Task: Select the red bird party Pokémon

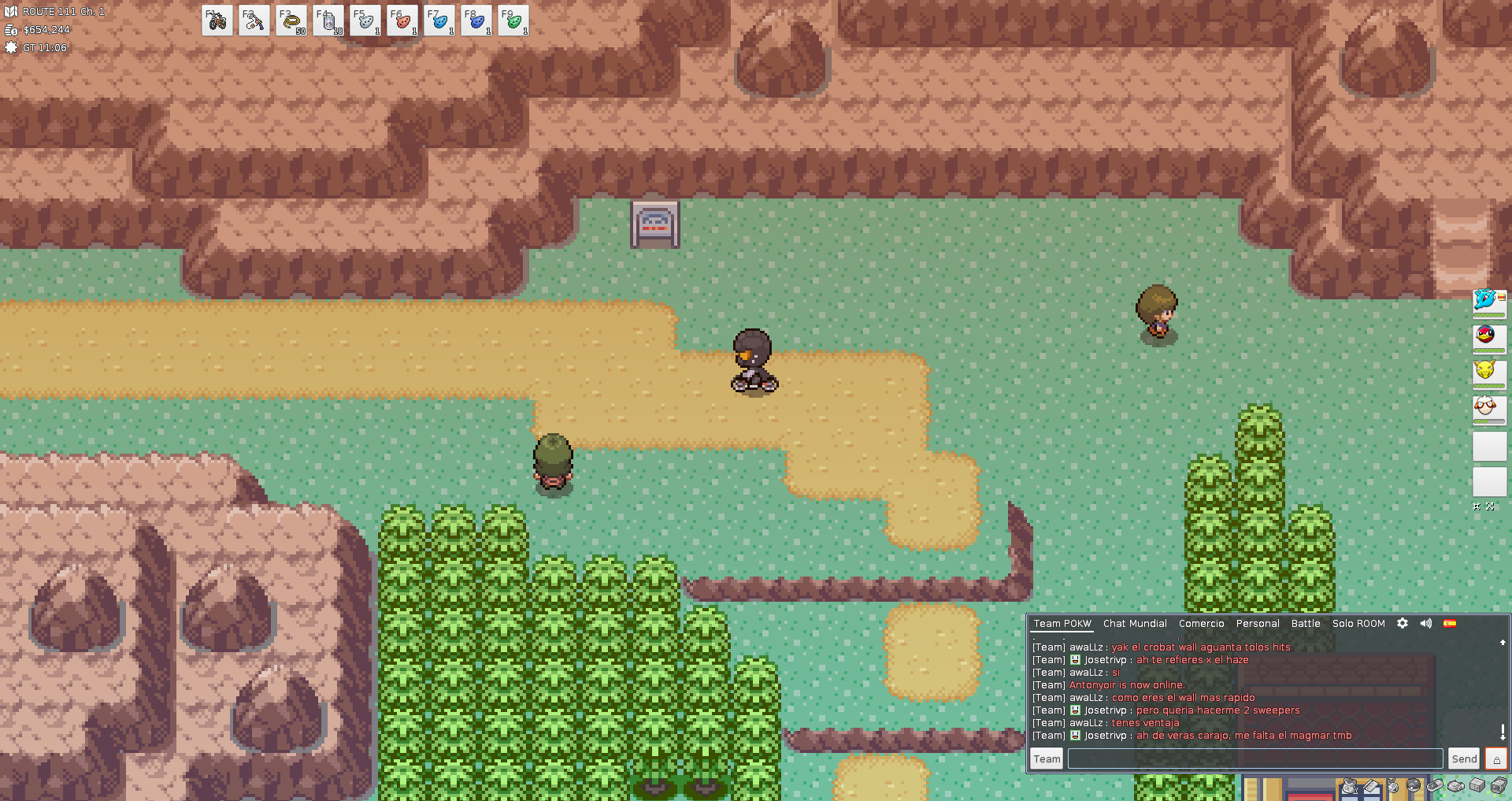Action: click(x=1488, y=337)
